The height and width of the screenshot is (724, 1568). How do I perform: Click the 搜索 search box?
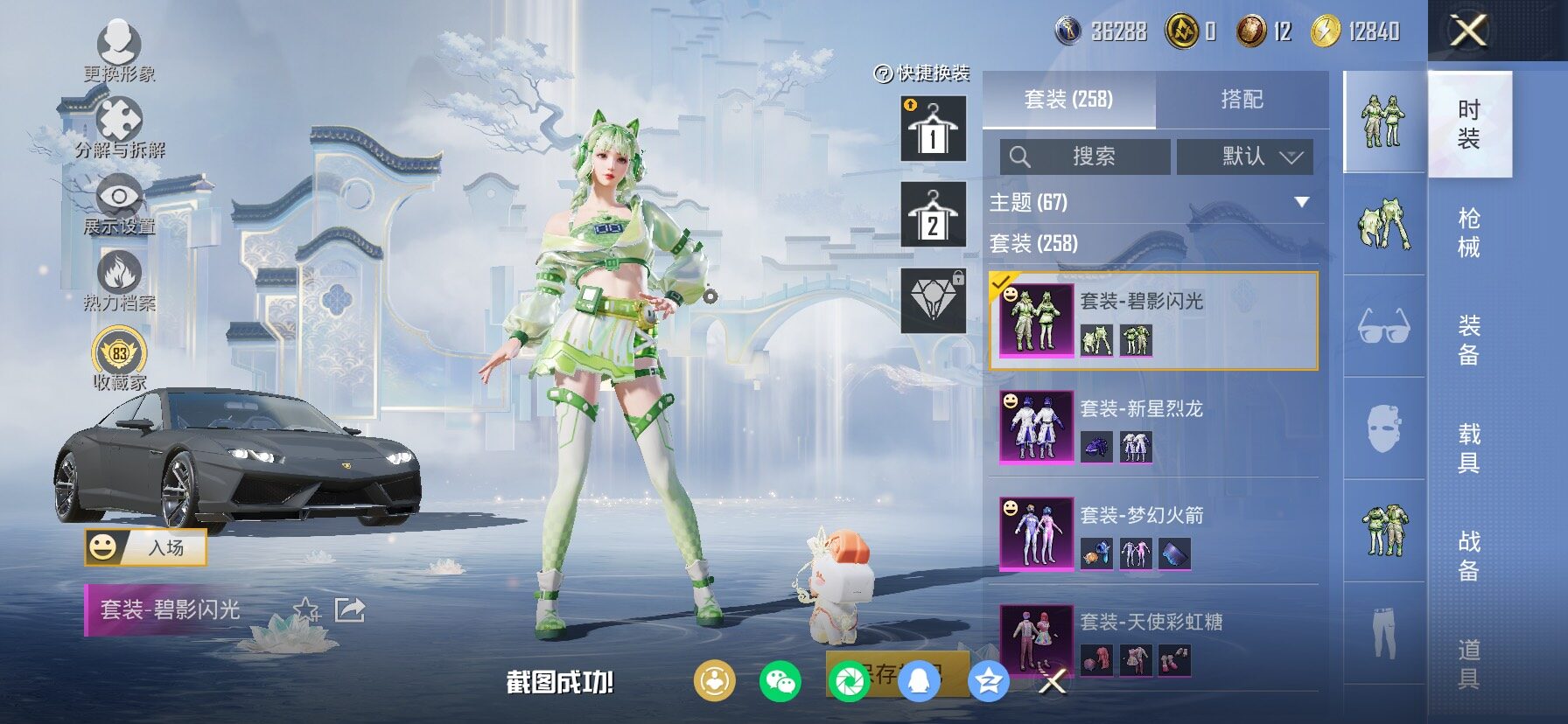(x=1085, y=157)
